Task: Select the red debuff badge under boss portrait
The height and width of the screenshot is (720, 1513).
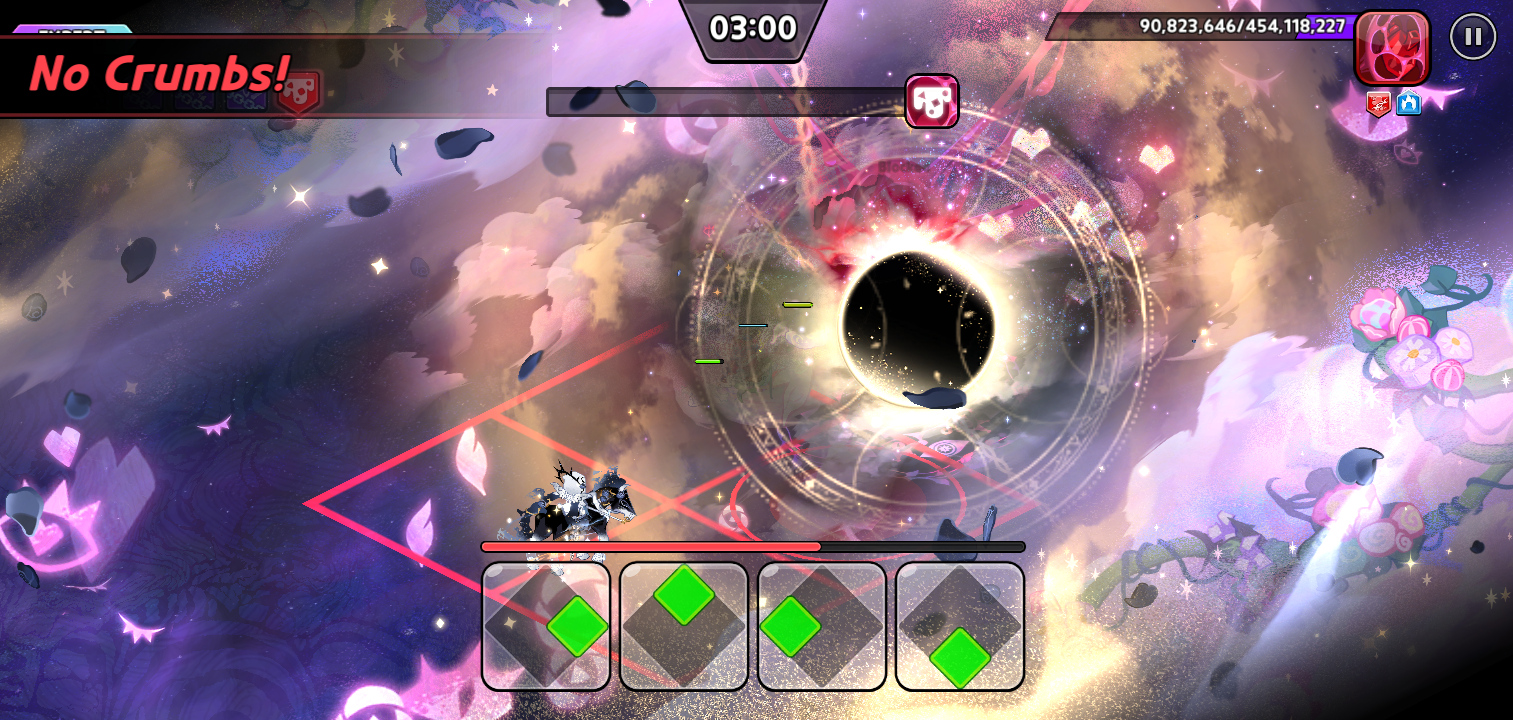Action: point(1379,102)
